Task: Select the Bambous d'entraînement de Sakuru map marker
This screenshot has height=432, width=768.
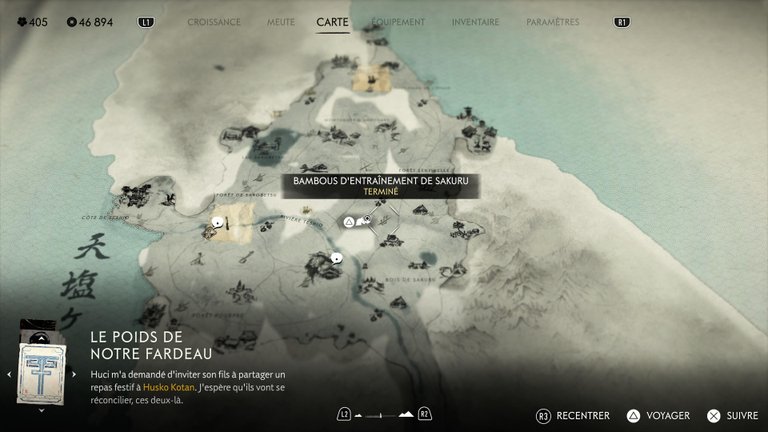Action: pos(349,221)
